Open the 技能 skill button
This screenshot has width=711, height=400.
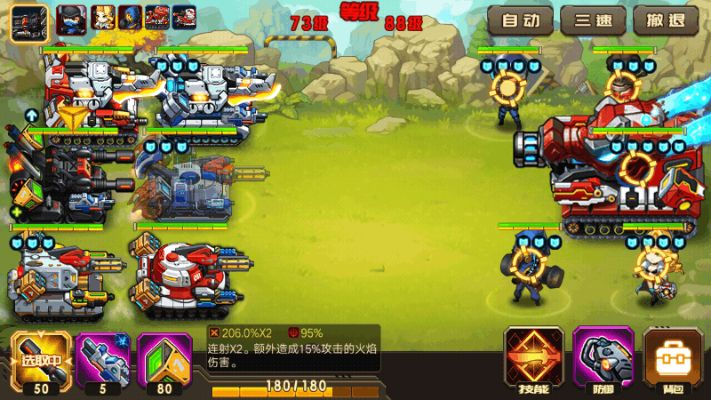coord(533,357)
